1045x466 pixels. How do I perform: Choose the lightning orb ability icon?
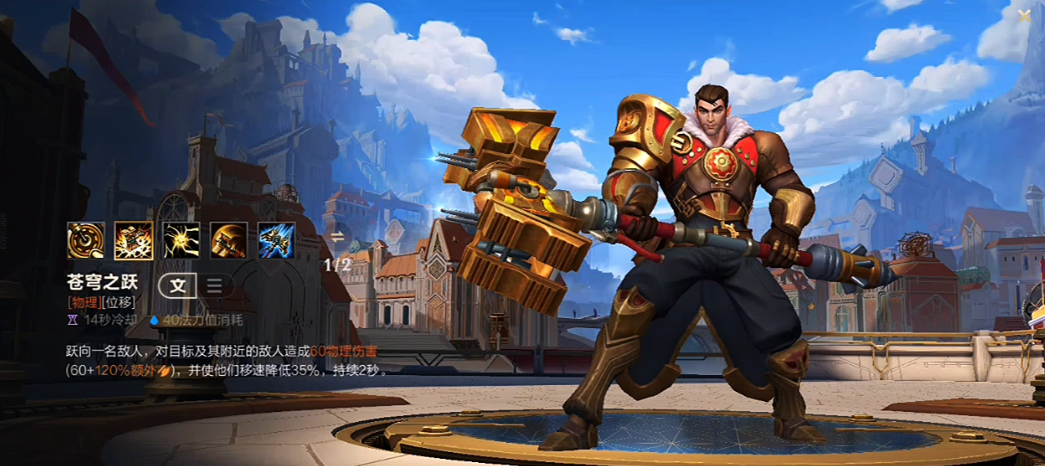182,241
